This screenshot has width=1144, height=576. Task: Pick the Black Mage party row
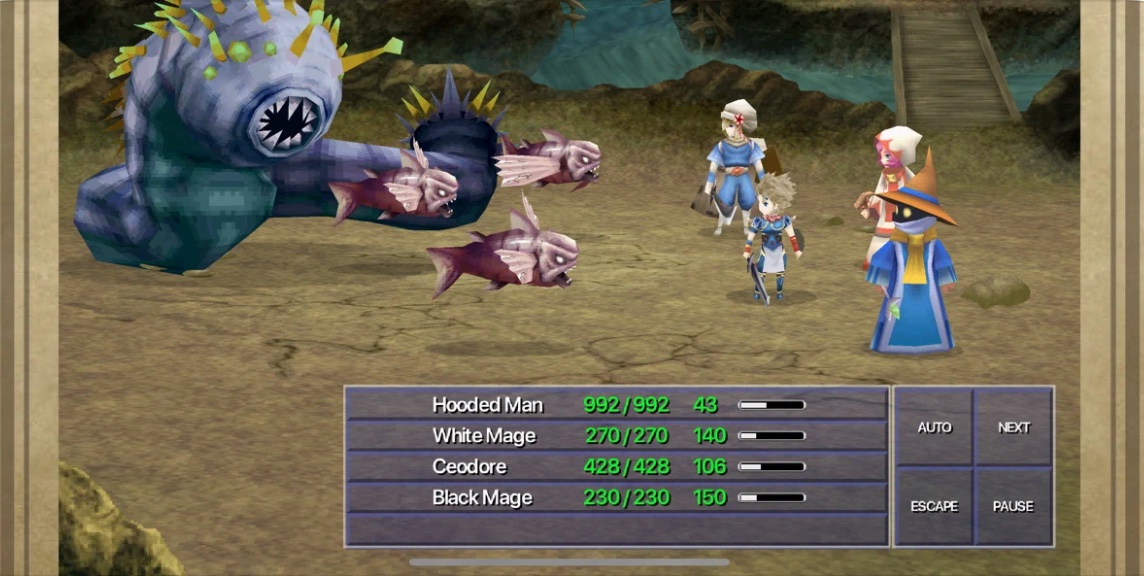pyautogui.click(x=616, y=498)
